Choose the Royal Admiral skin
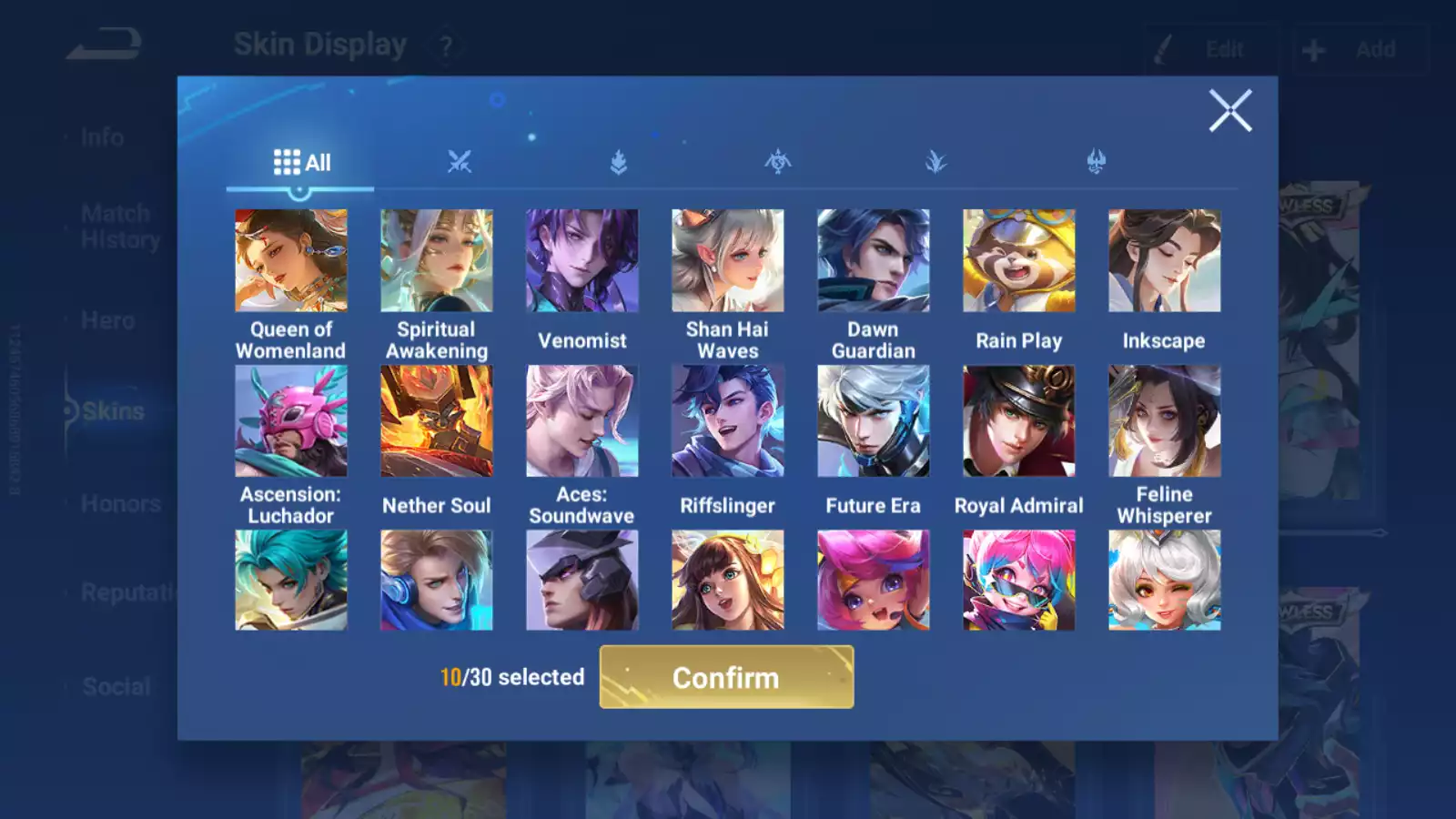The height and width of the screenshot is (819, 1456). [x=1019, y=421]
